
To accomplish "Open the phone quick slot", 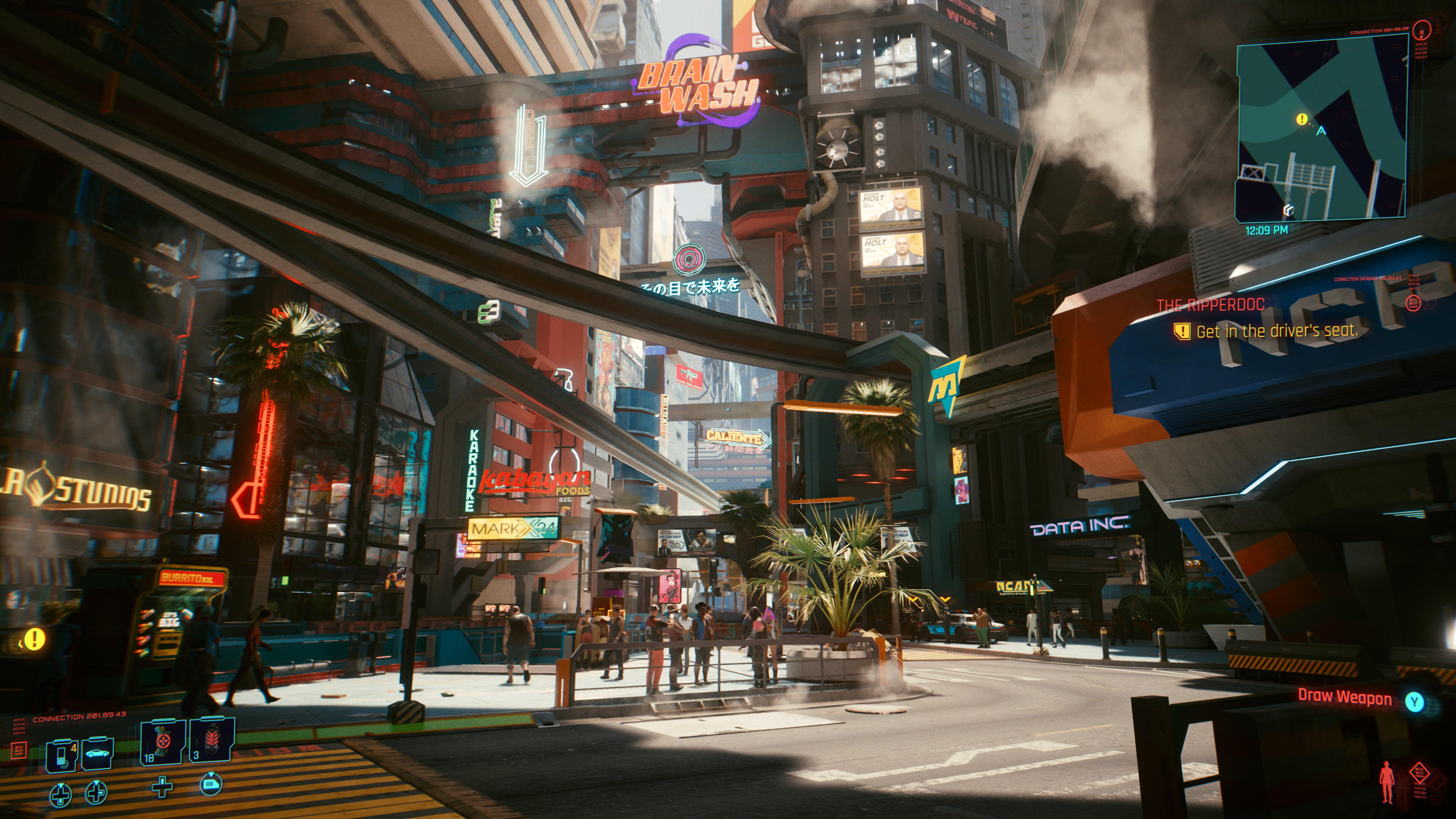I will (61, 755).
